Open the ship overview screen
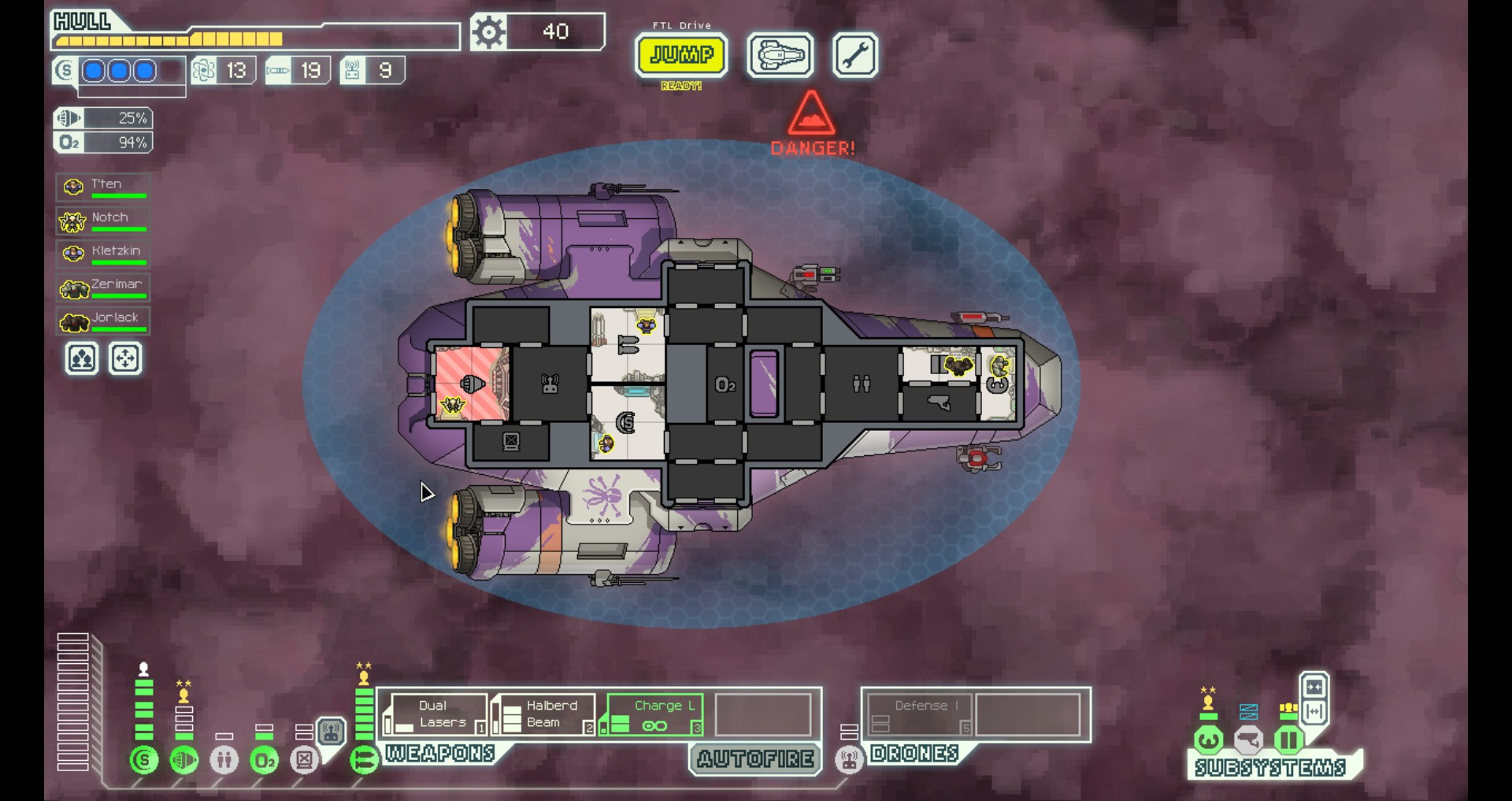The width and height of the screenshot is (1512, 801). coord(780,55)
